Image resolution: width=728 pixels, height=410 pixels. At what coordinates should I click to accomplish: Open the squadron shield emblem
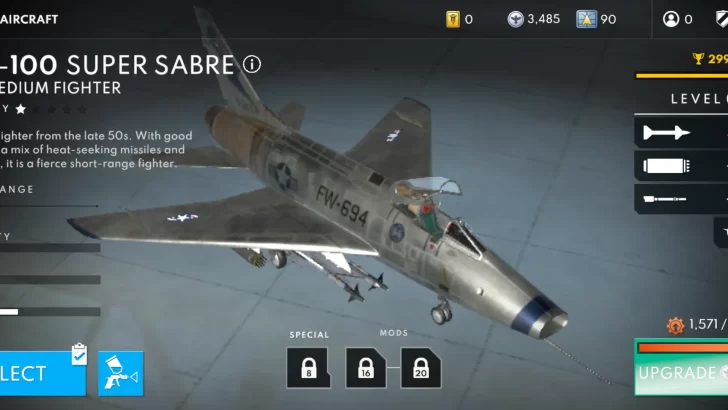point(718,19)
